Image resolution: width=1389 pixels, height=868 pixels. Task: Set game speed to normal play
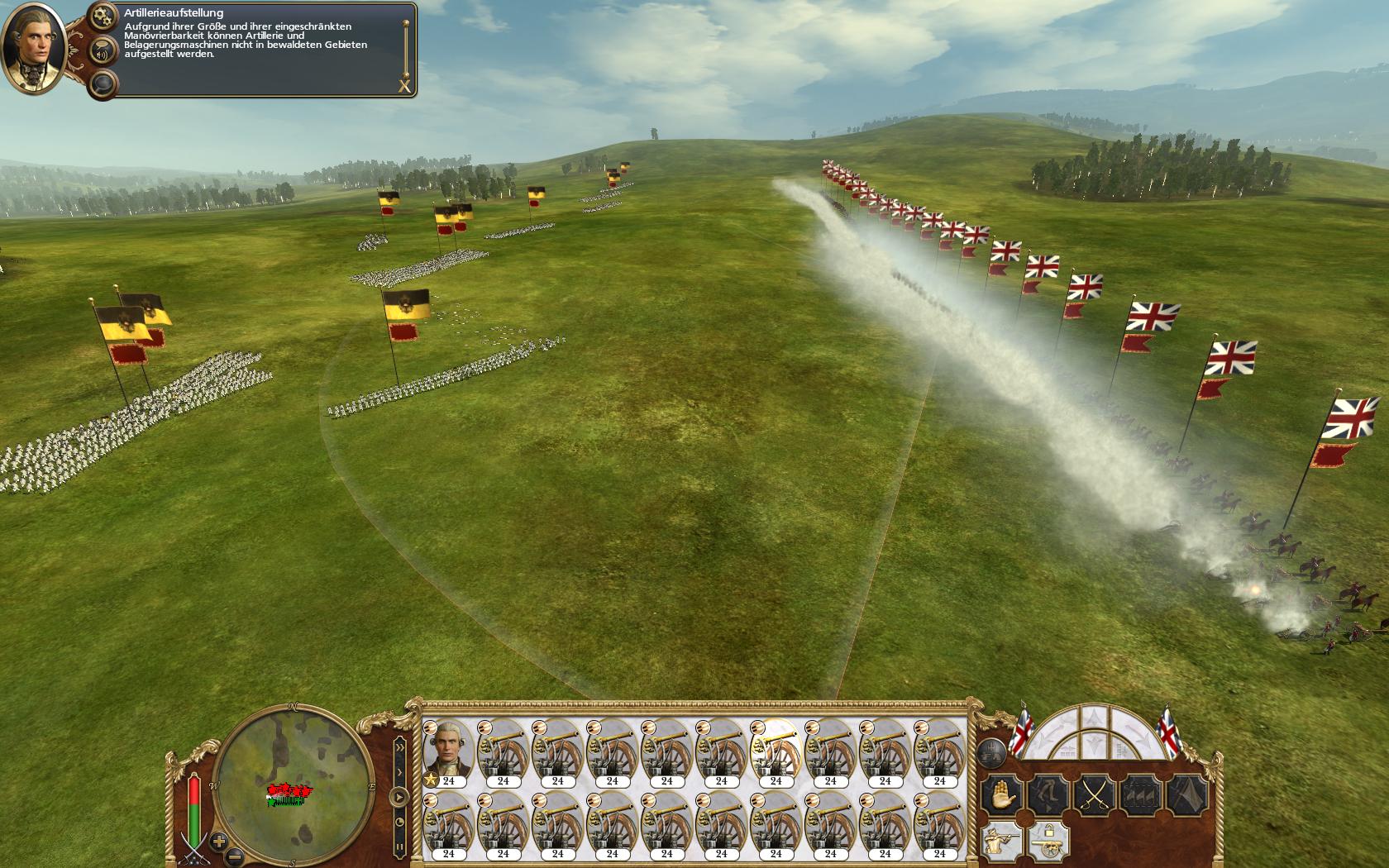tap(399, 798)
